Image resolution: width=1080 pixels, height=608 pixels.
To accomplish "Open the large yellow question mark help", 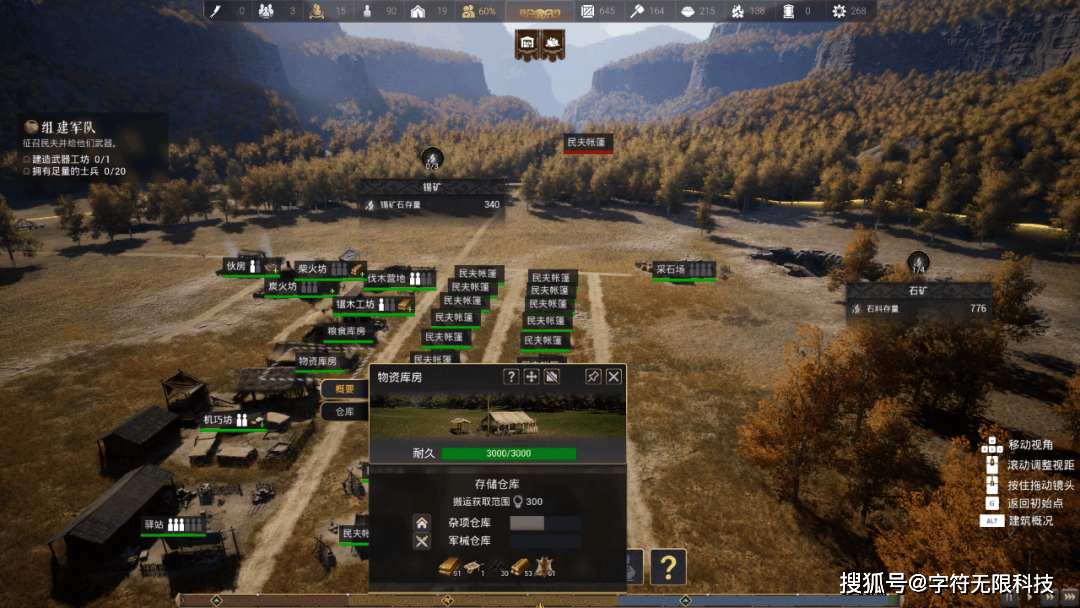I will pos(668,567).
